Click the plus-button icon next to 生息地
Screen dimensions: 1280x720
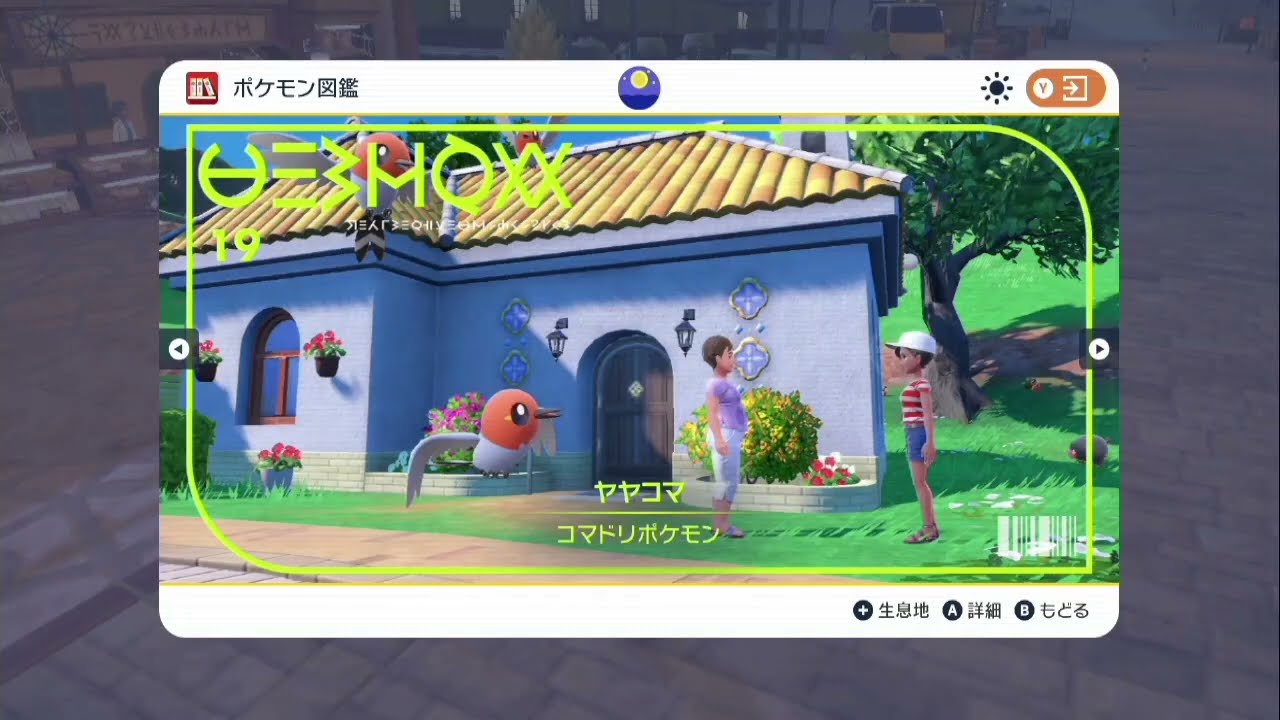pos(862,610)
